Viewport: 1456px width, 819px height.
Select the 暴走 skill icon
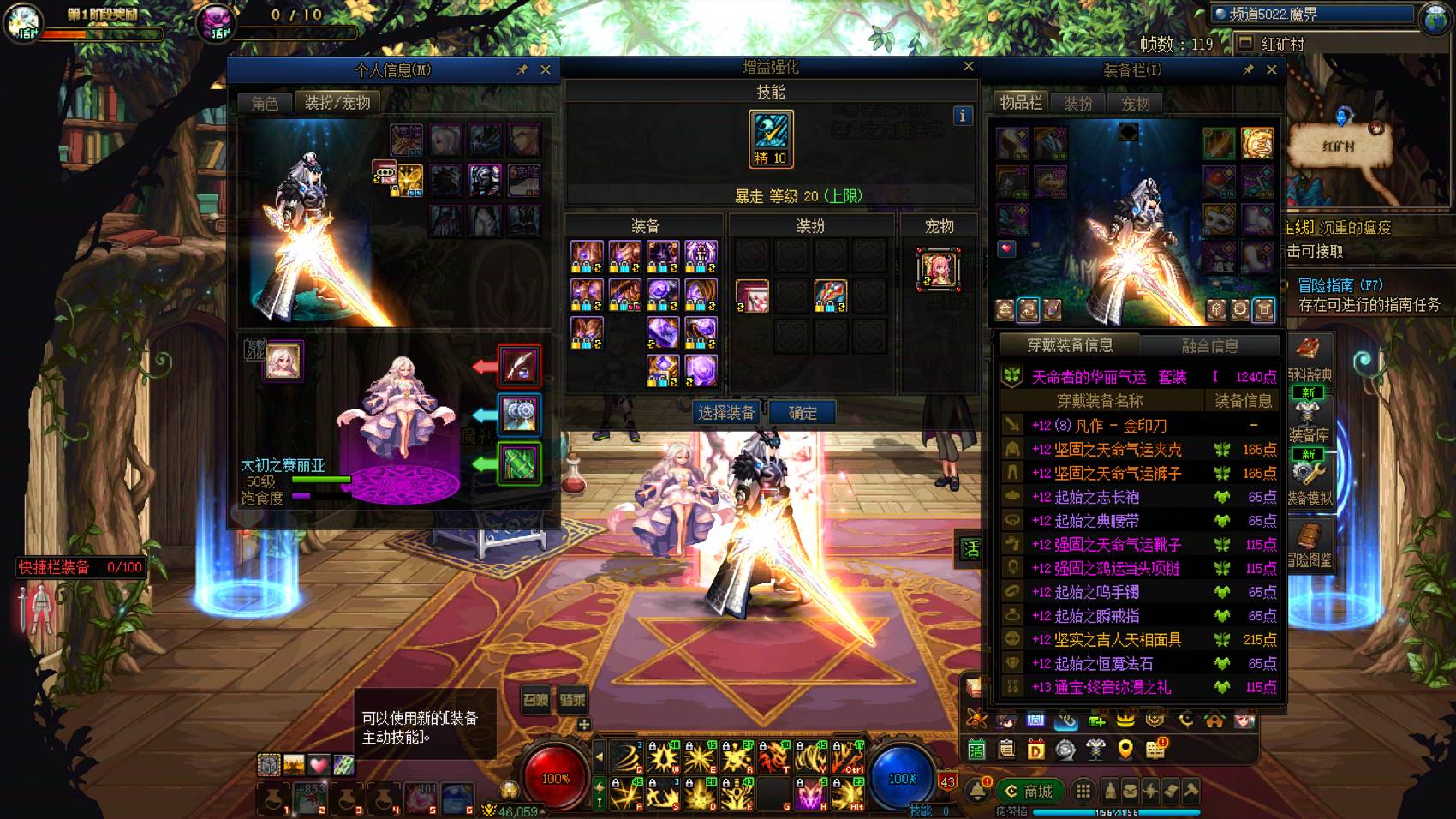771,139
